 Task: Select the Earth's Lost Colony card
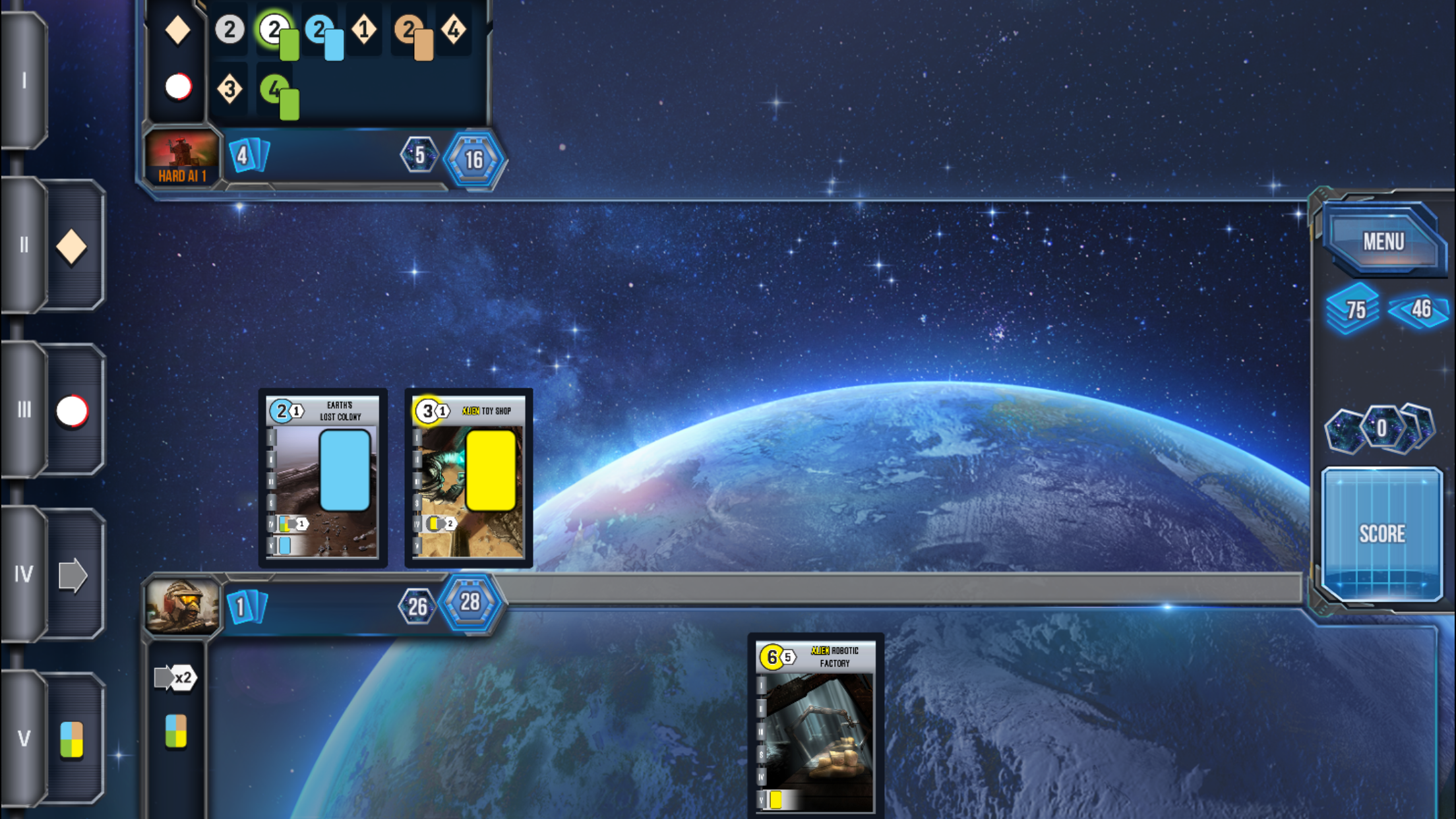click(322, 477)
